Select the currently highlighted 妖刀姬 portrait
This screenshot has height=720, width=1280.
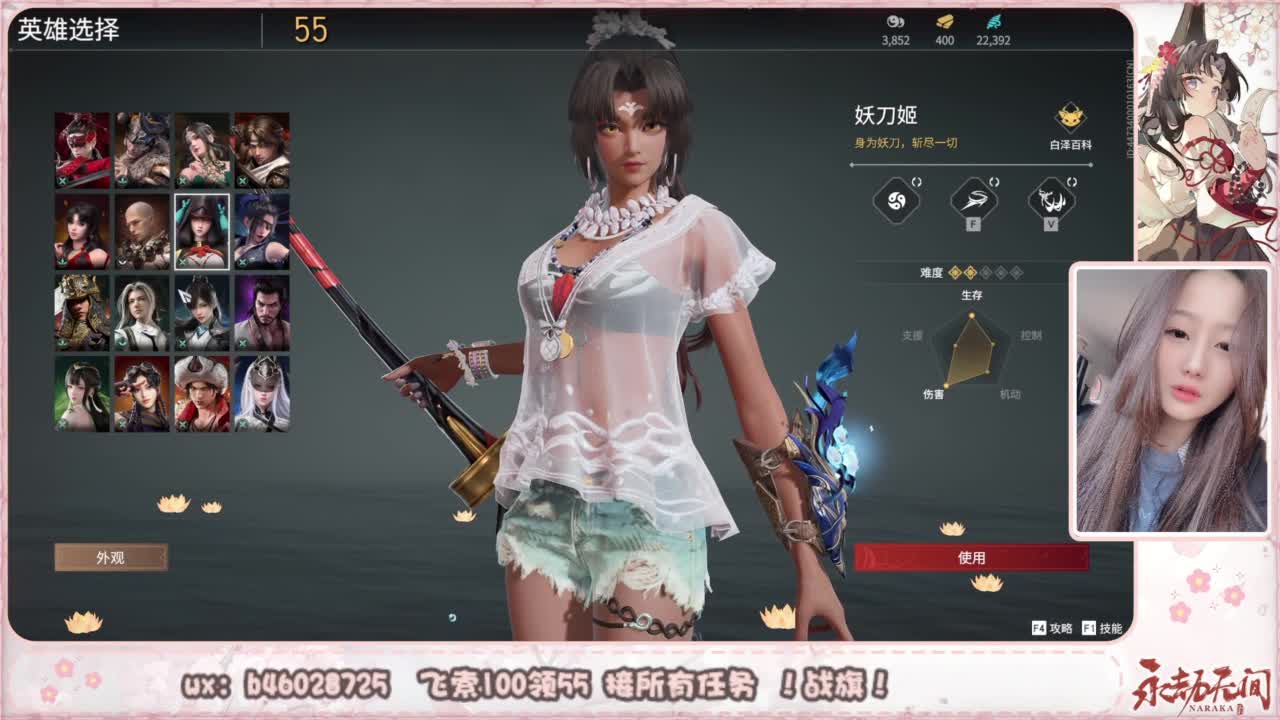pos(202,232)
